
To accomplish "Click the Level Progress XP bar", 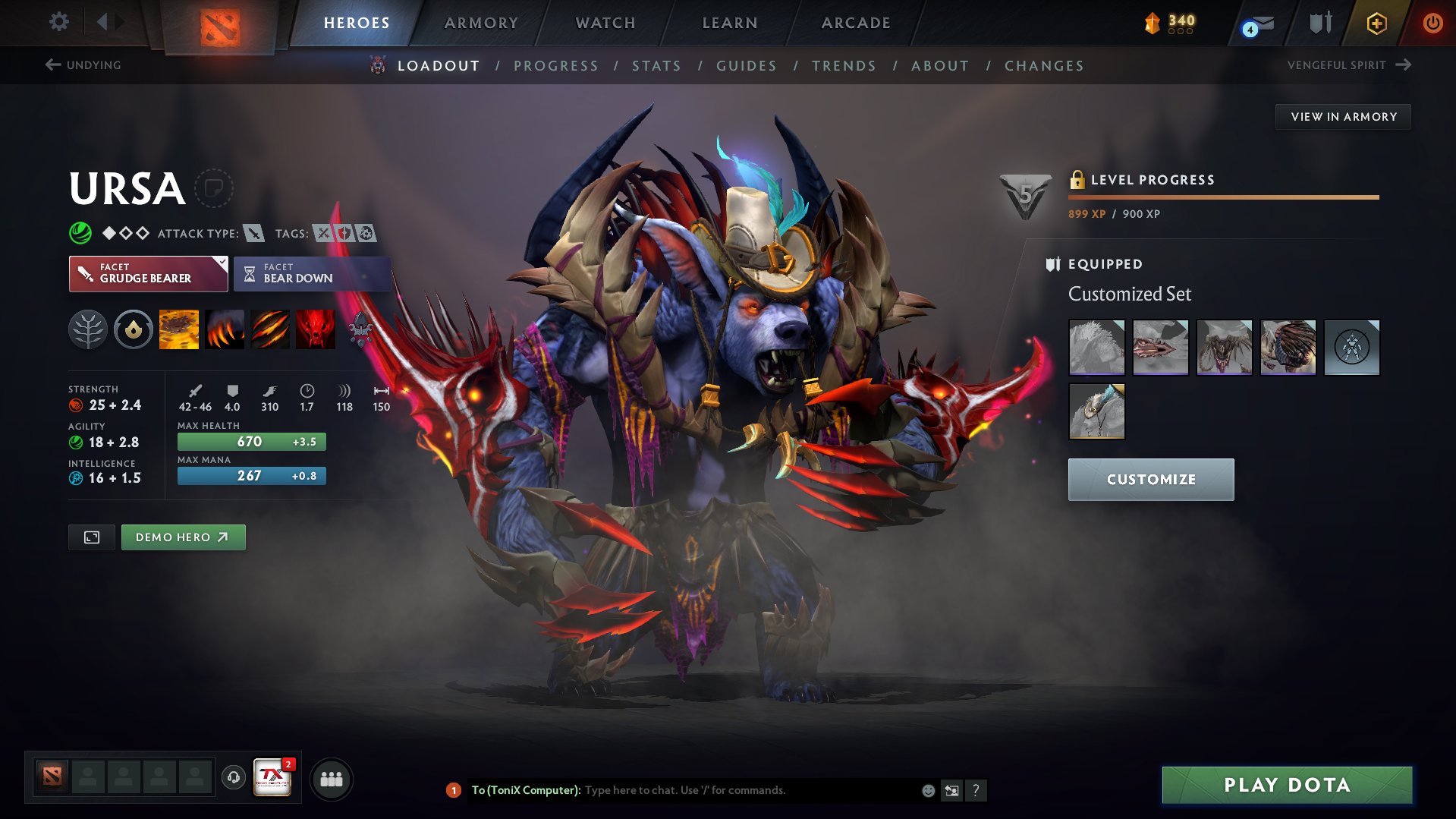I will 1222,197.
